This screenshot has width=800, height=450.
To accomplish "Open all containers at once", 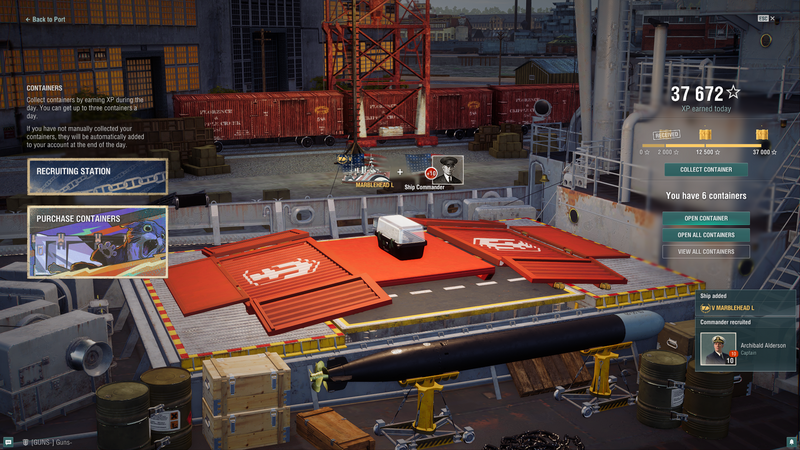I will pos(706,235).
